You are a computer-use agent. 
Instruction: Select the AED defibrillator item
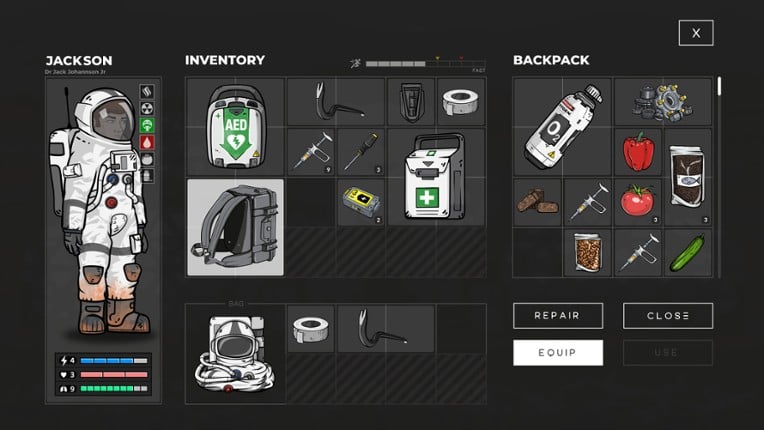tap(235, 127)
